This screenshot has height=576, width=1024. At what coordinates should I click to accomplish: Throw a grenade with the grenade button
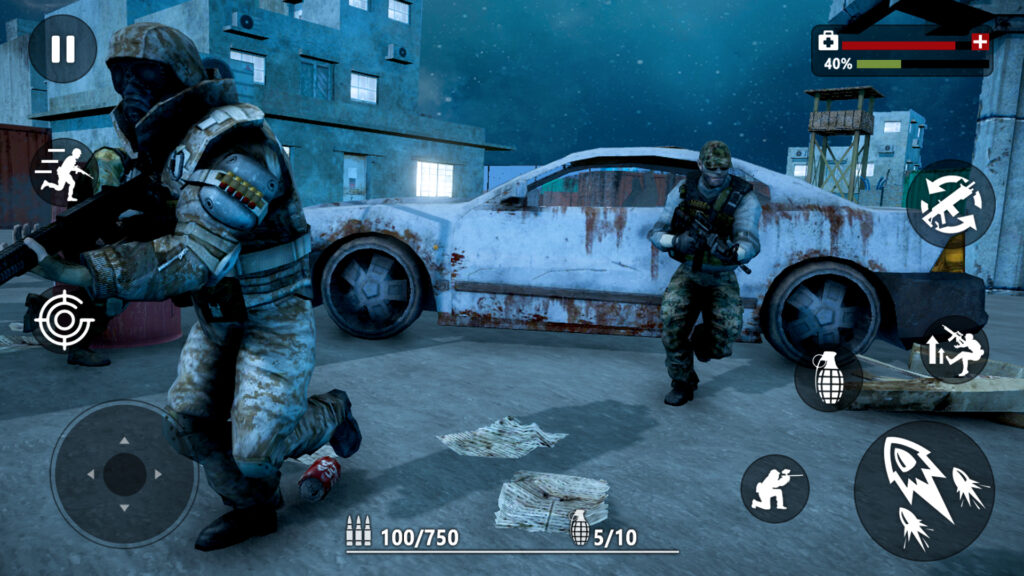[829, 378]
